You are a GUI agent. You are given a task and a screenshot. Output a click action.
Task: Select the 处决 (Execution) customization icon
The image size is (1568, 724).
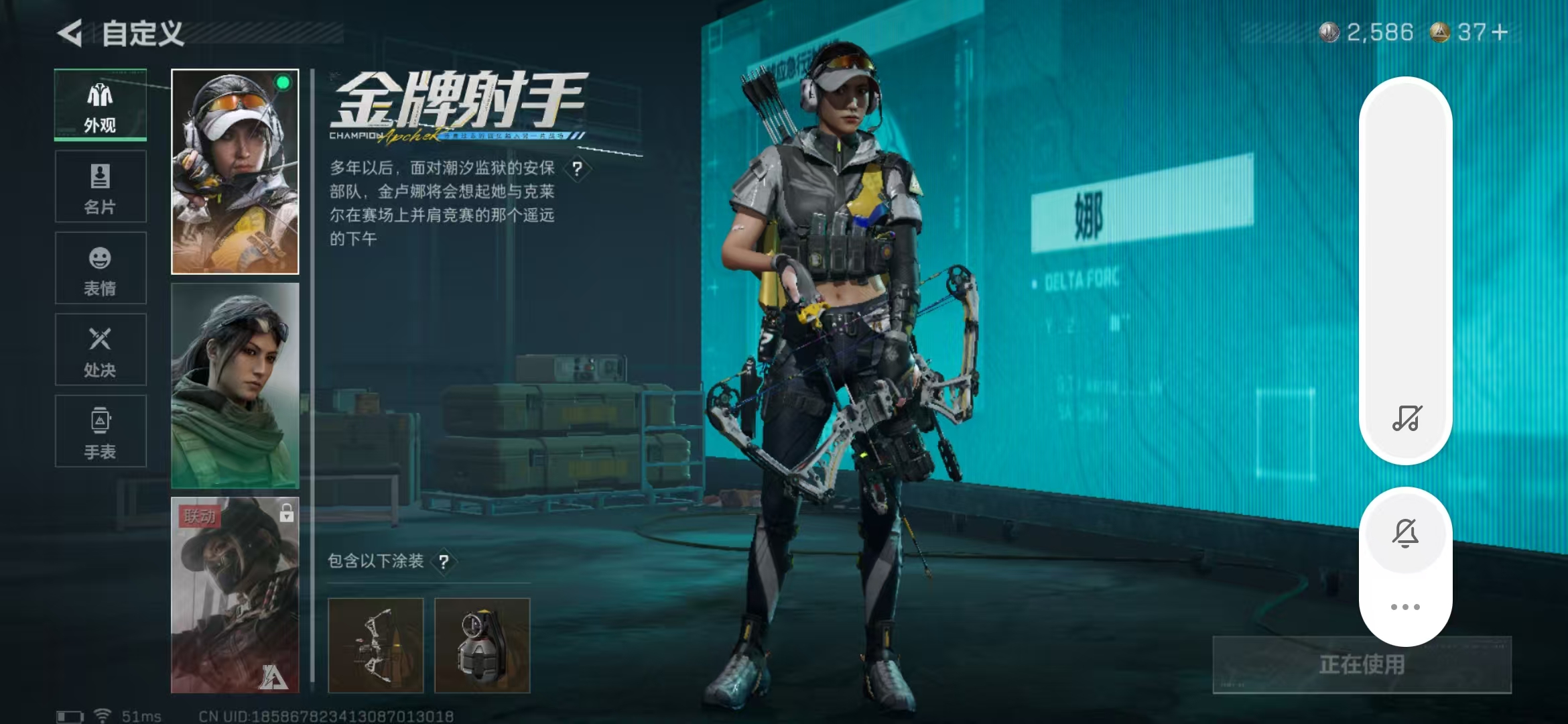(99, 349)
